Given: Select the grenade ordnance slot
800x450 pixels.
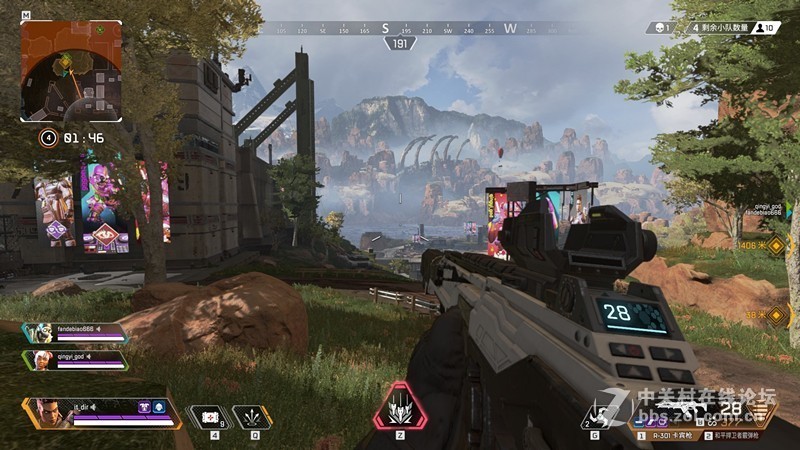Looking at the screenshot, I should [599, 415].
